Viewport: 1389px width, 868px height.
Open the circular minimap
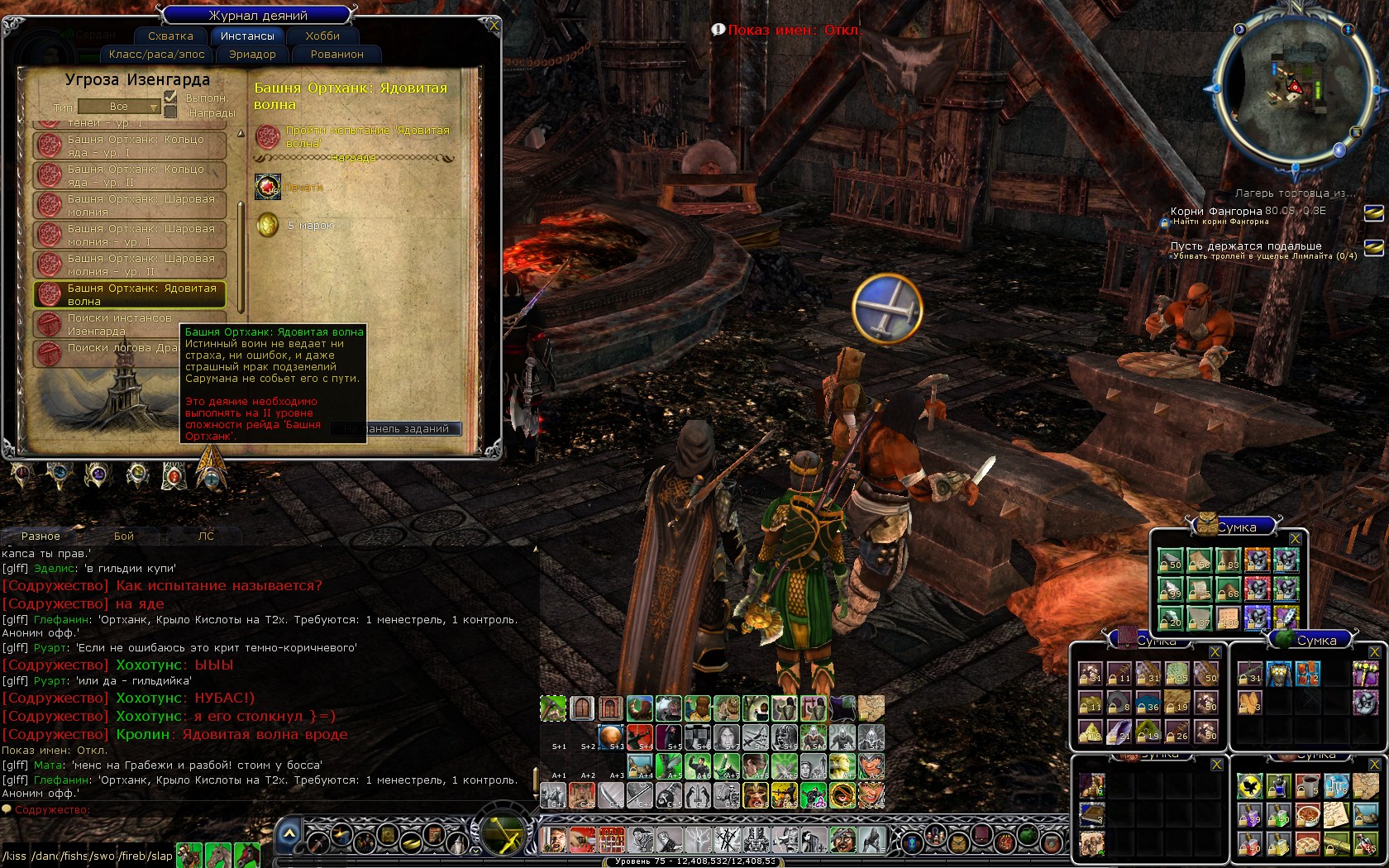[1295, 87]
